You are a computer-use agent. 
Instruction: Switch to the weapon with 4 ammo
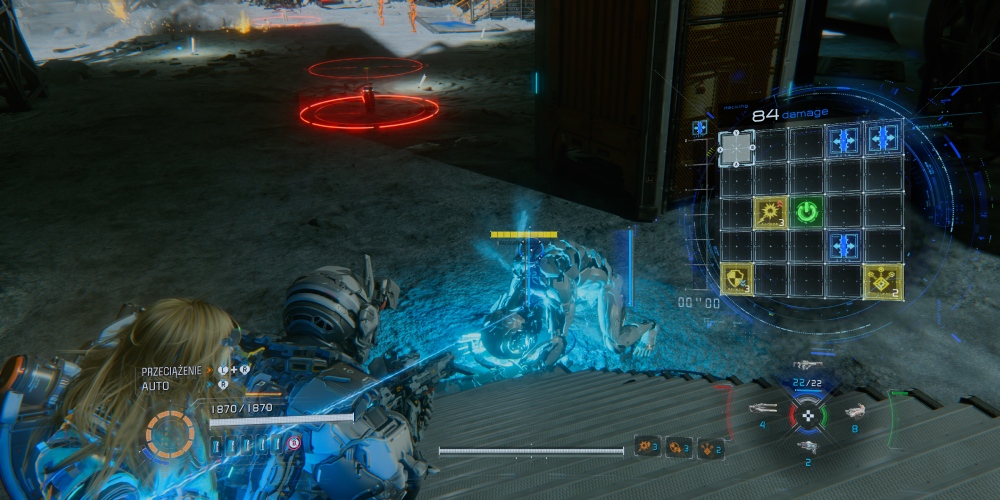(x=764, y=408)
